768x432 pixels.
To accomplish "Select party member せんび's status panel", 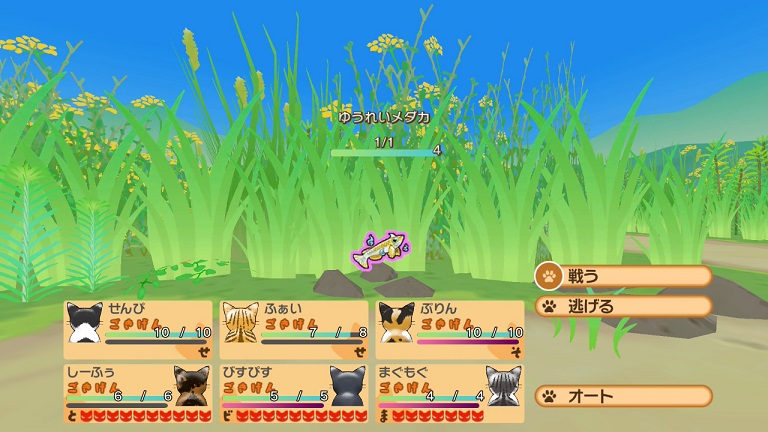I will coord(138,329).
